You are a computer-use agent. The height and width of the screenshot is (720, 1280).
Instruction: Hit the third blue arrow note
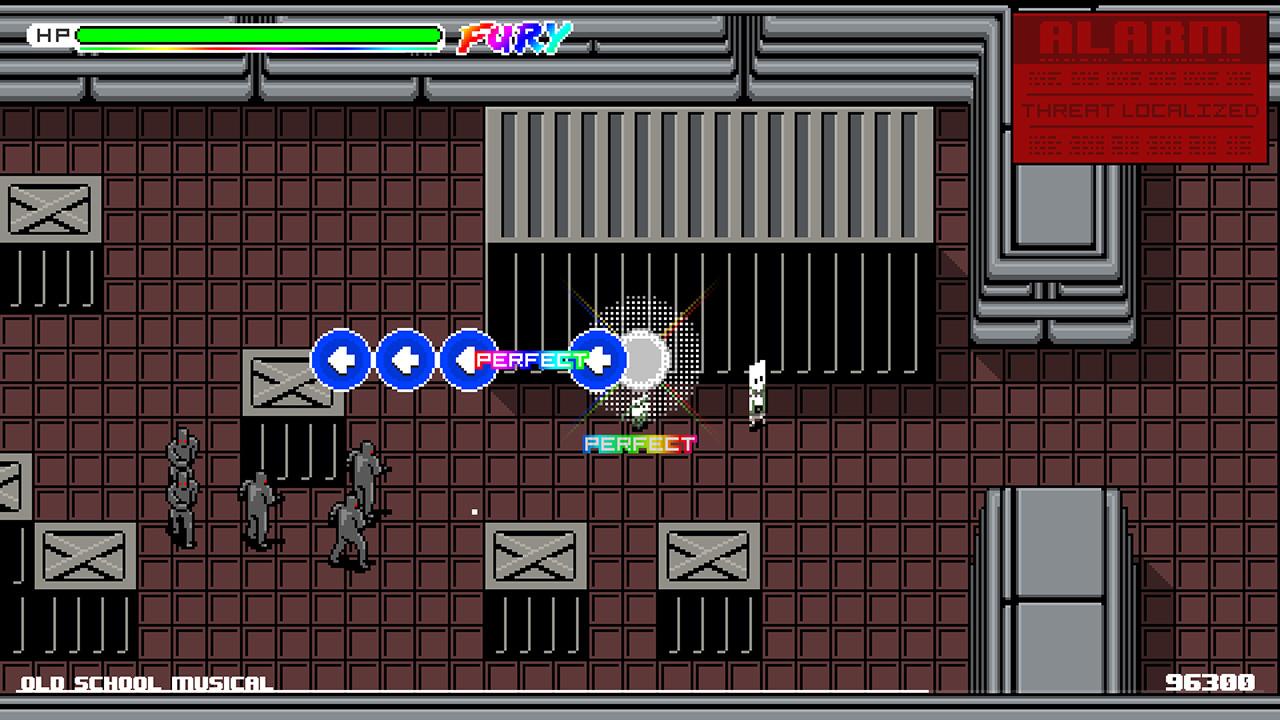468,360
